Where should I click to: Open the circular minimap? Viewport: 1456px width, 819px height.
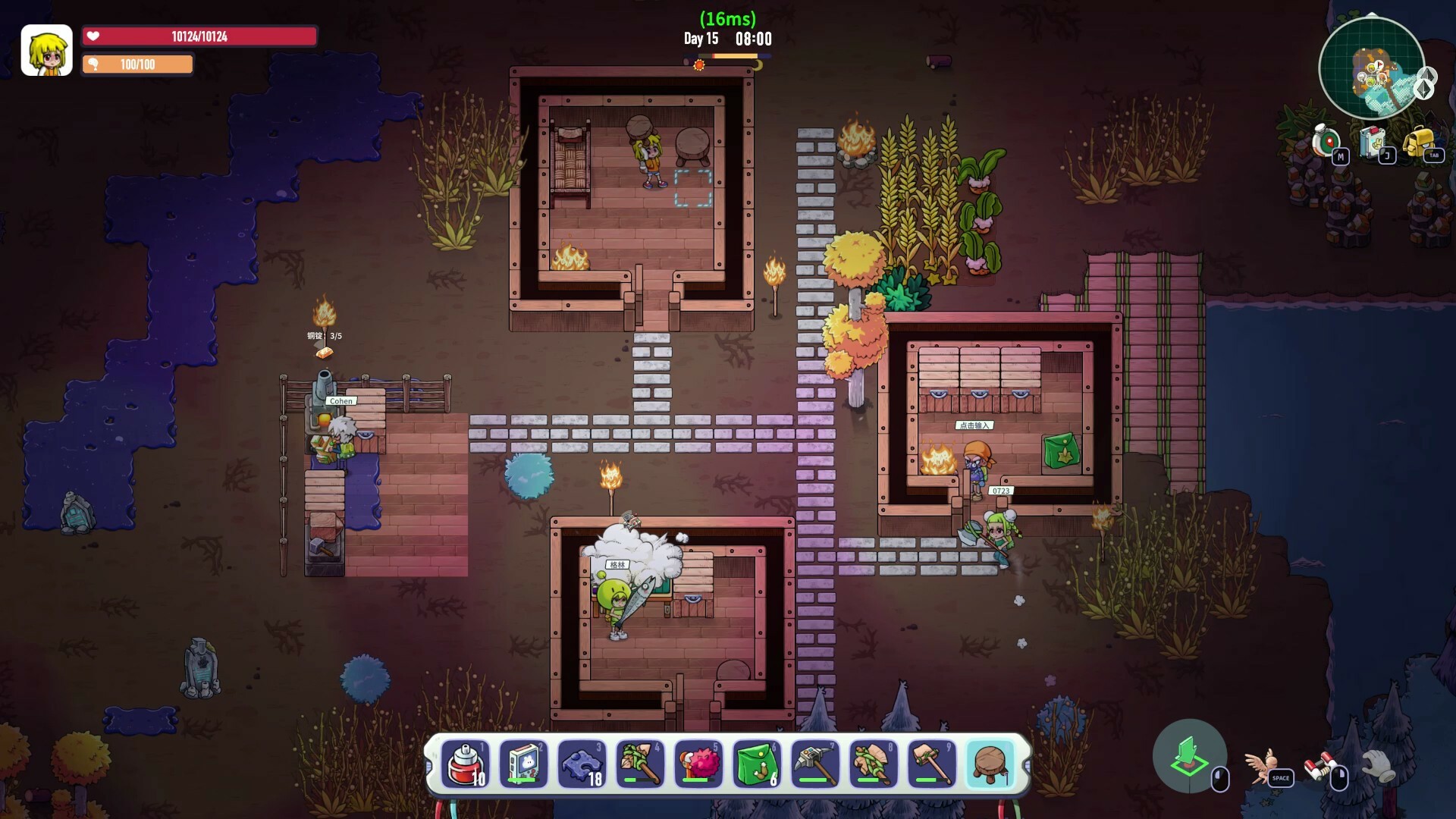pos(1371,68)
